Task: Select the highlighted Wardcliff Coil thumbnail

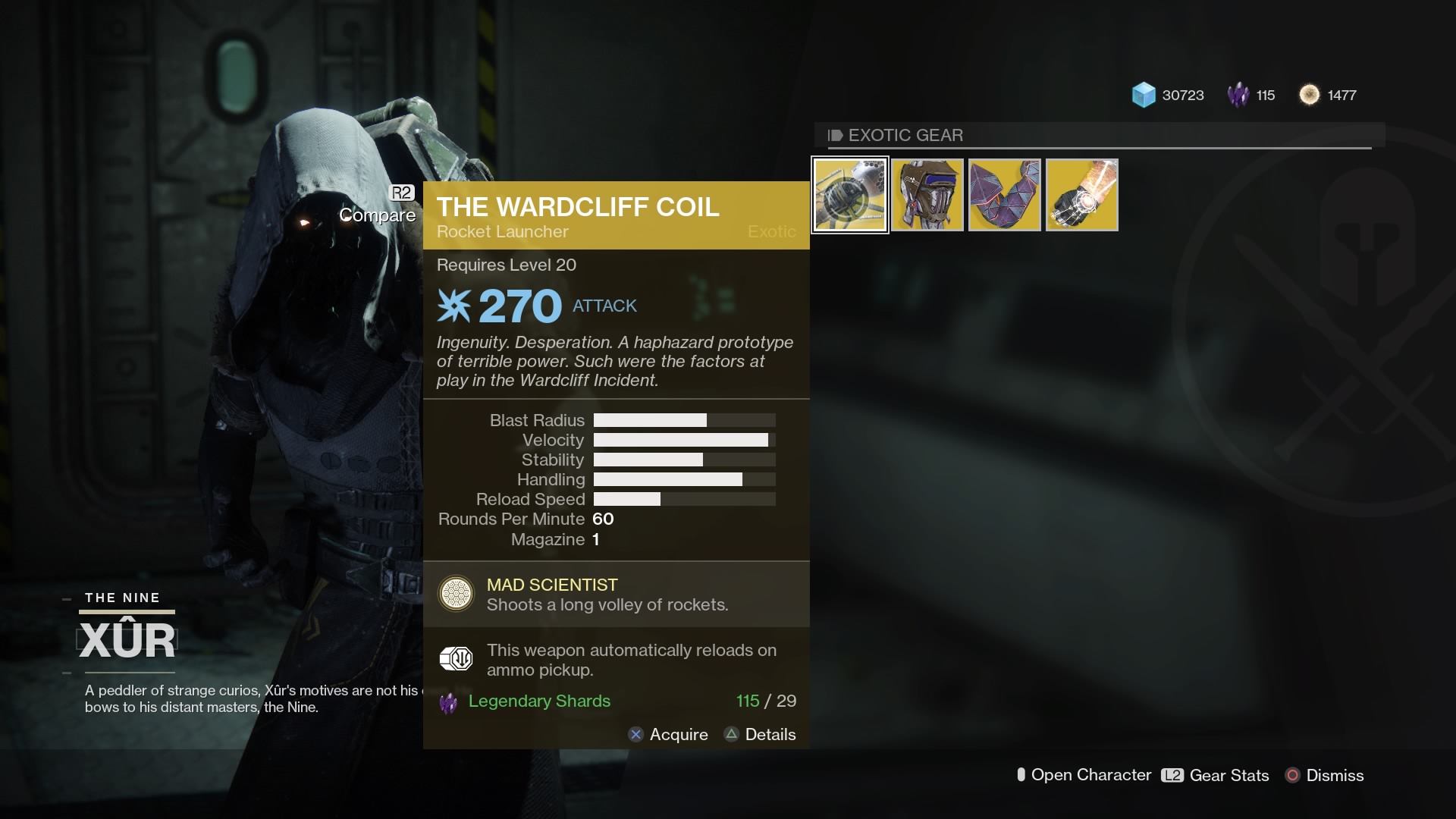Action: click(849, 194)
